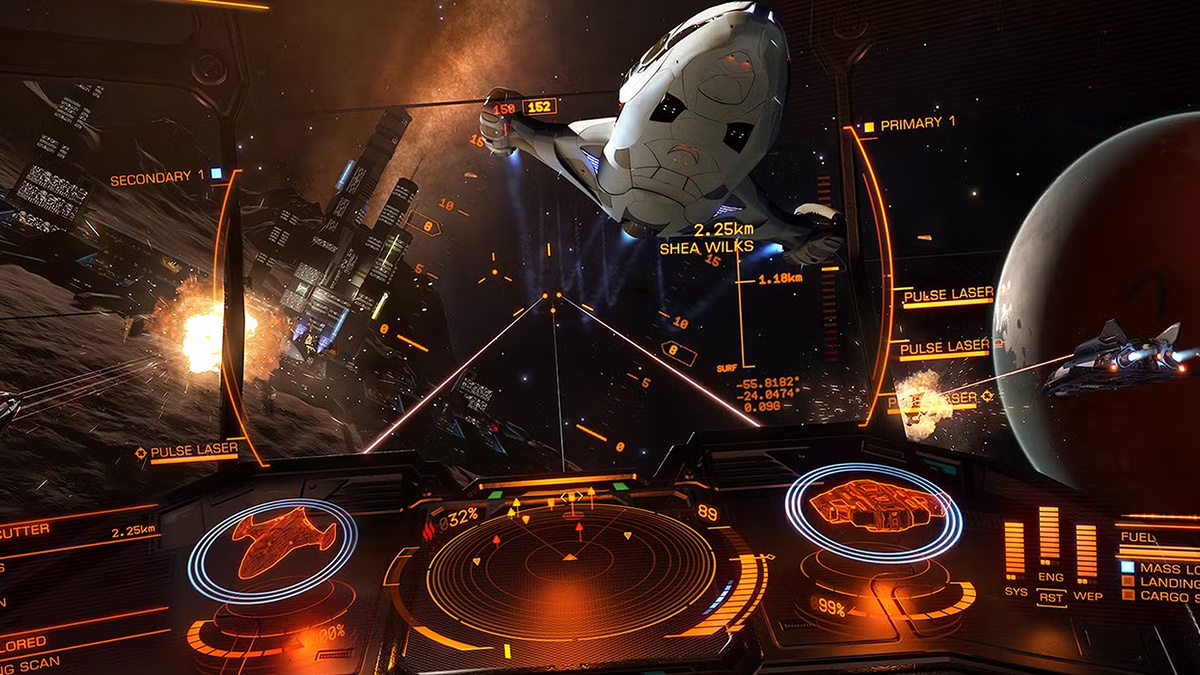Reset power distribution with the RST button
Screen dimensions: 1200x675
click(1050, 596)
